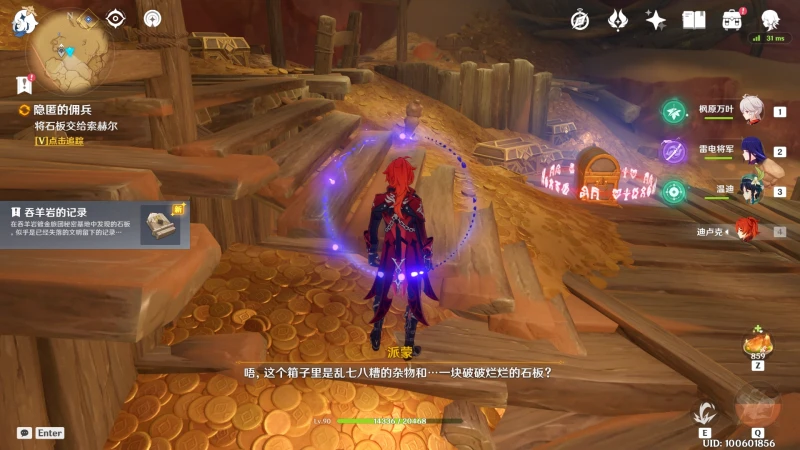Open the quest log bookmark icon
This screenshot has width=800, height=450.
click(24, 84)
